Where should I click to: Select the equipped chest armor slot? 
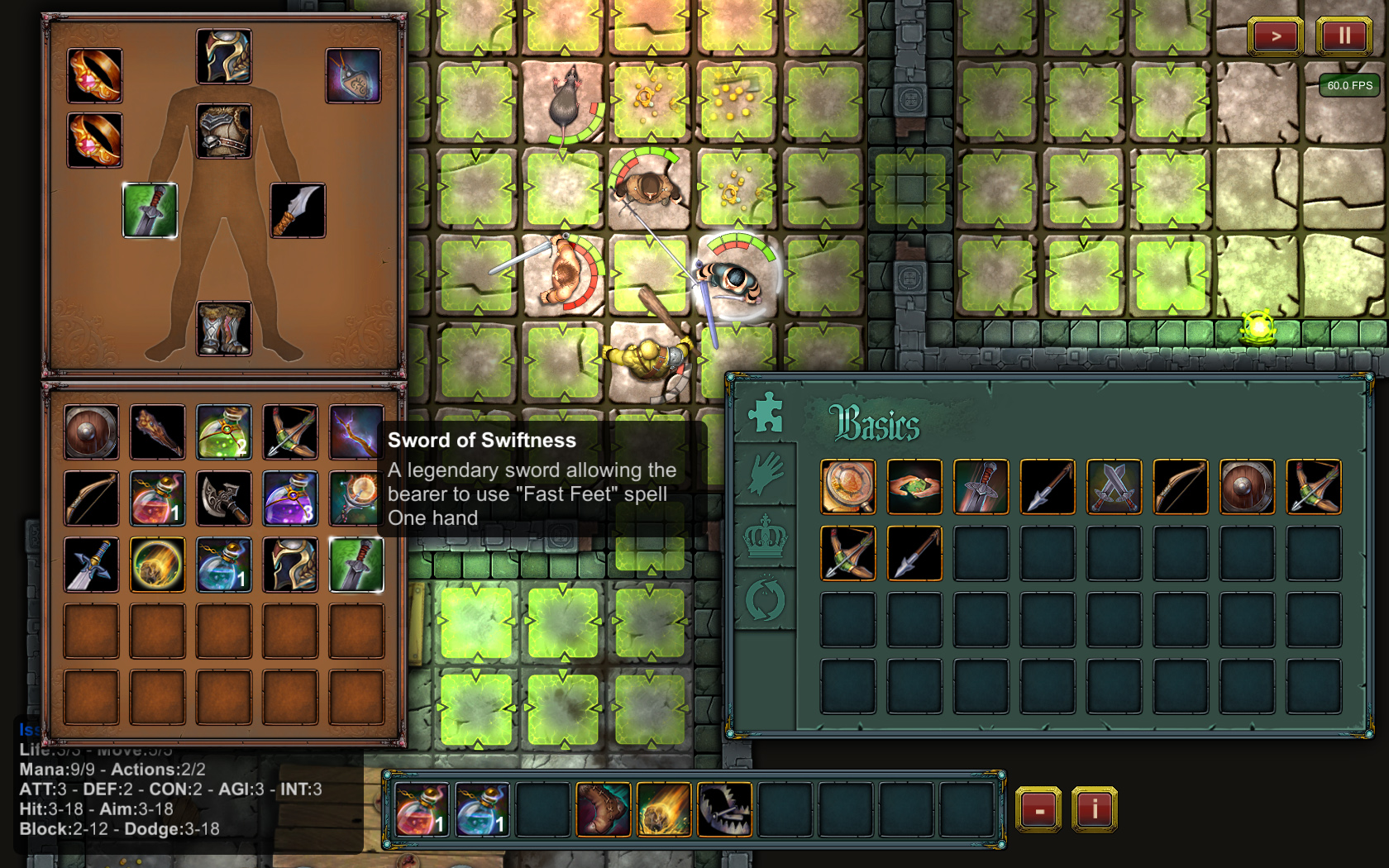[224, 131]
